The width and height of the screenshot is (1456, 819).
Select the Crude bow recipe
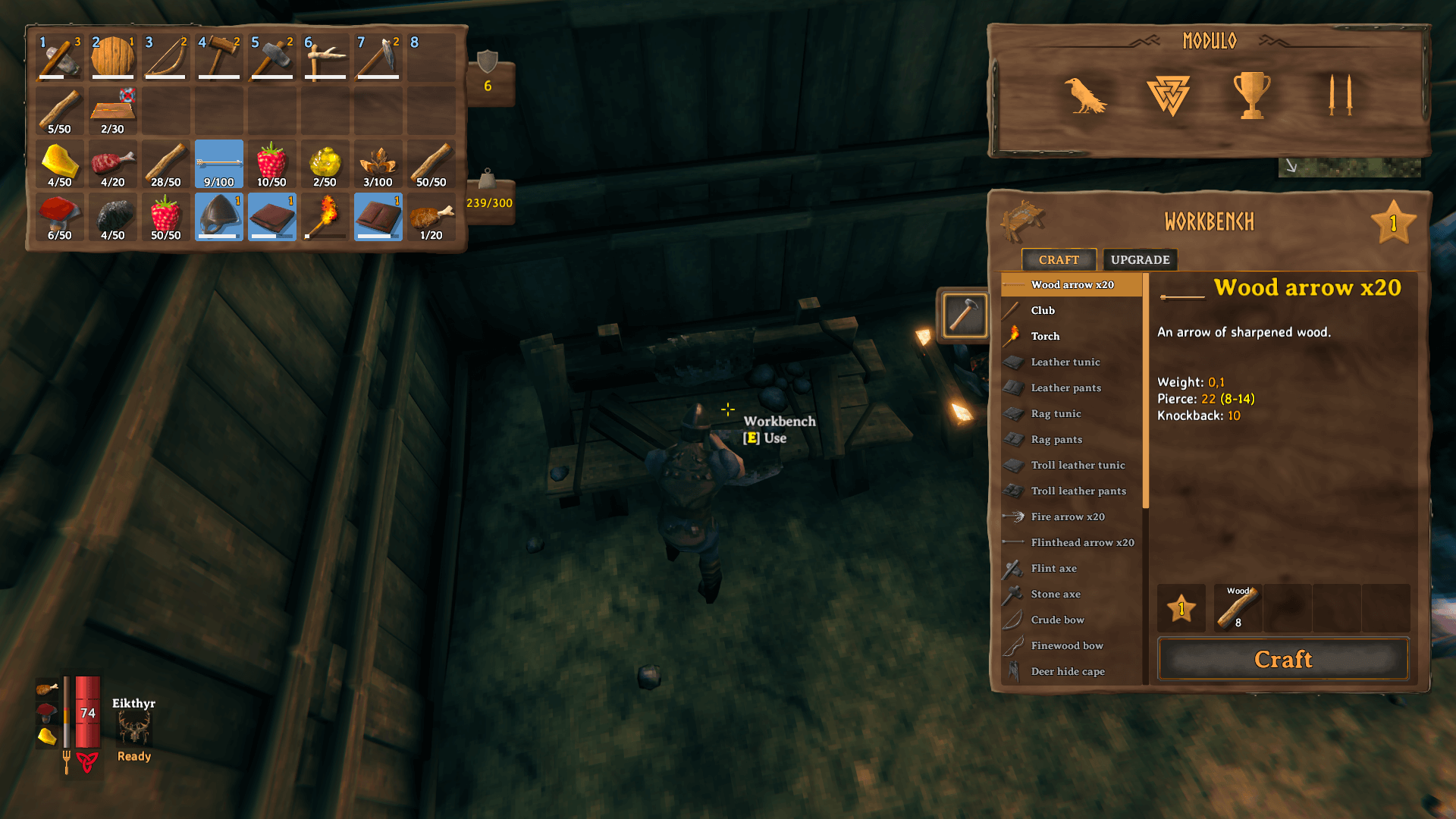pyautogui.click(x=1057, y=620)
